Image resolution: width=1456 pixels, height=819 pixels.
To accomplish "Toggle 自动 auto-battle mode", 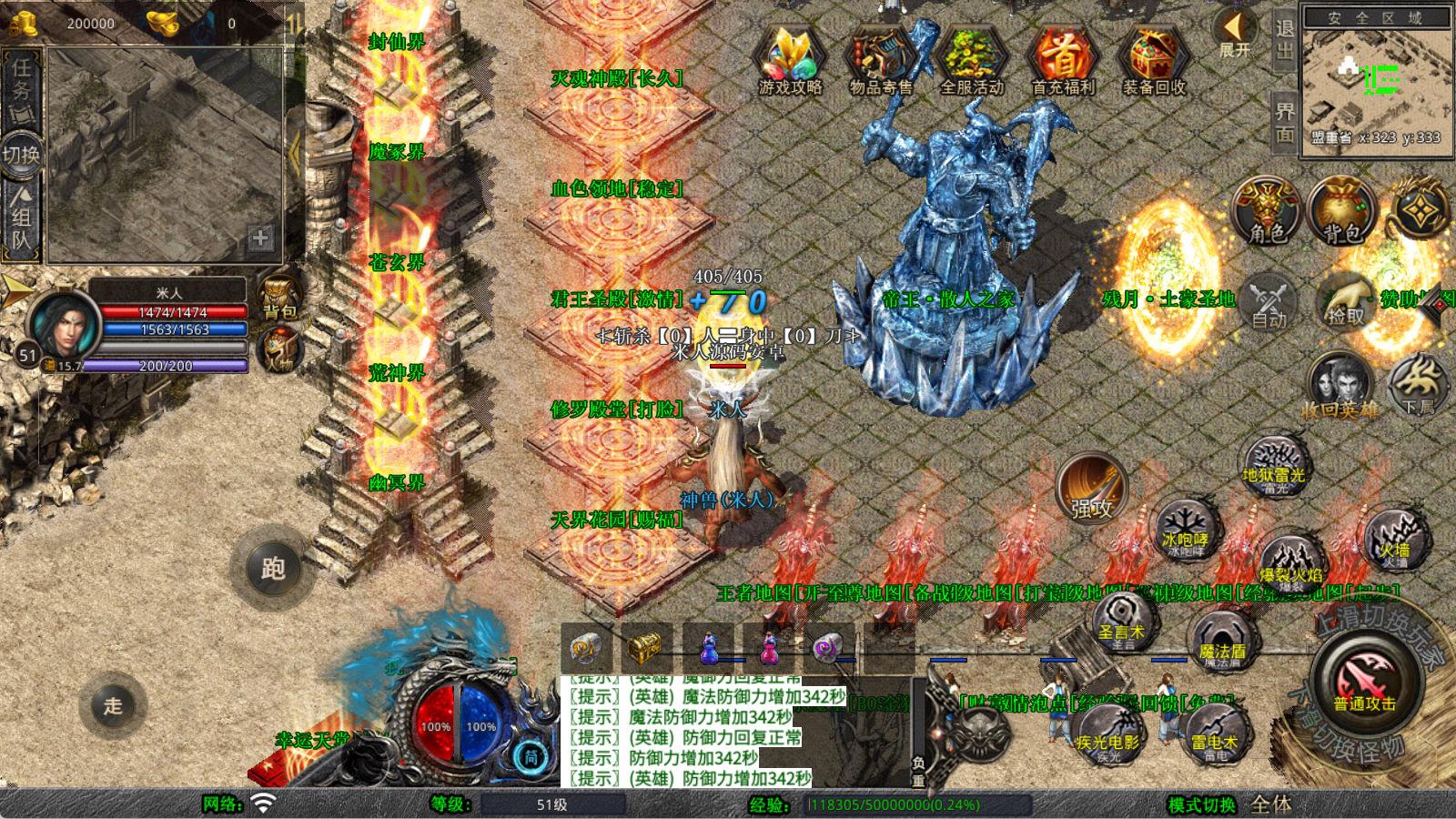I will pyautogui.click(x=1269, y=300).
